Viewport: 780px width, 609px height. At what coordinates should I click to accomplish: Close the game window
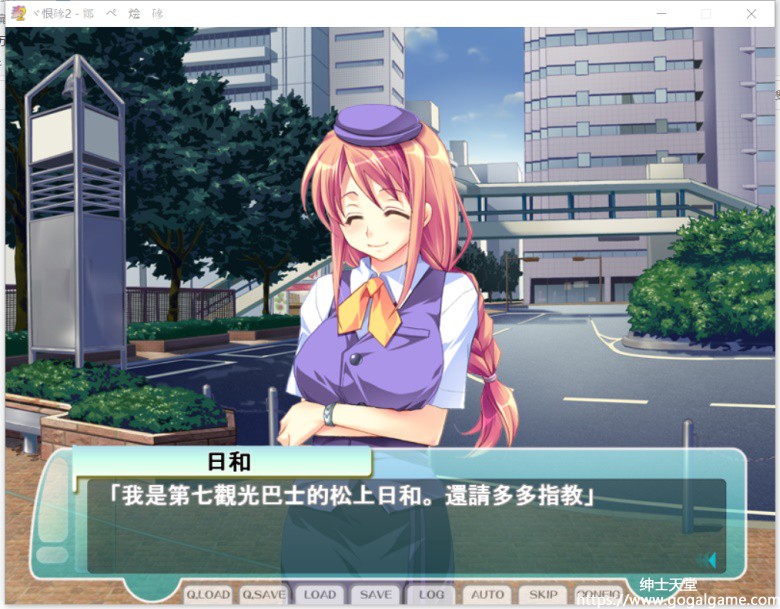(x=752, y=14)
